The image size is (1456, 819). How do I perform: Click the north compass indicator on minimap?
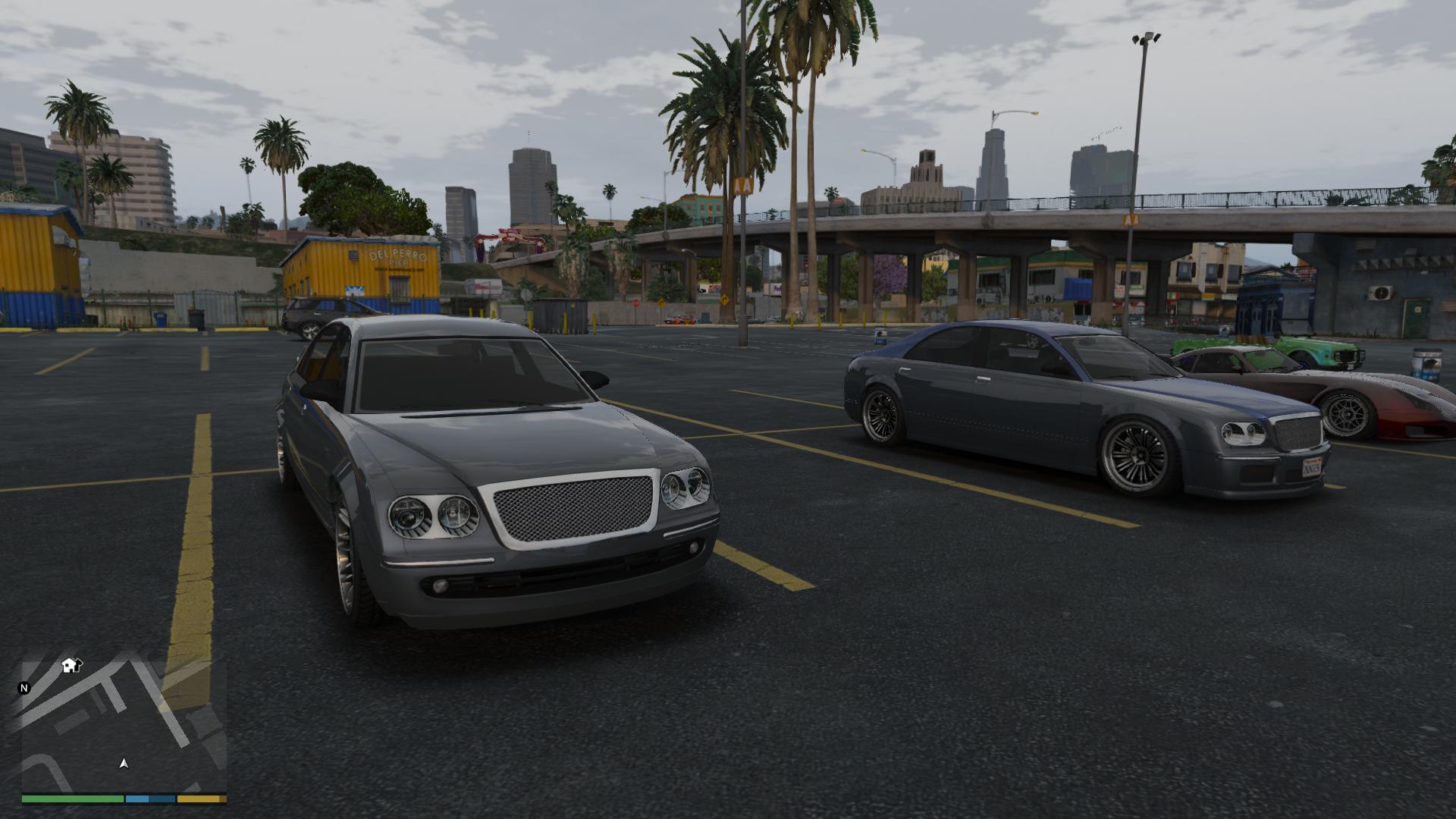[x=24, y=689]
